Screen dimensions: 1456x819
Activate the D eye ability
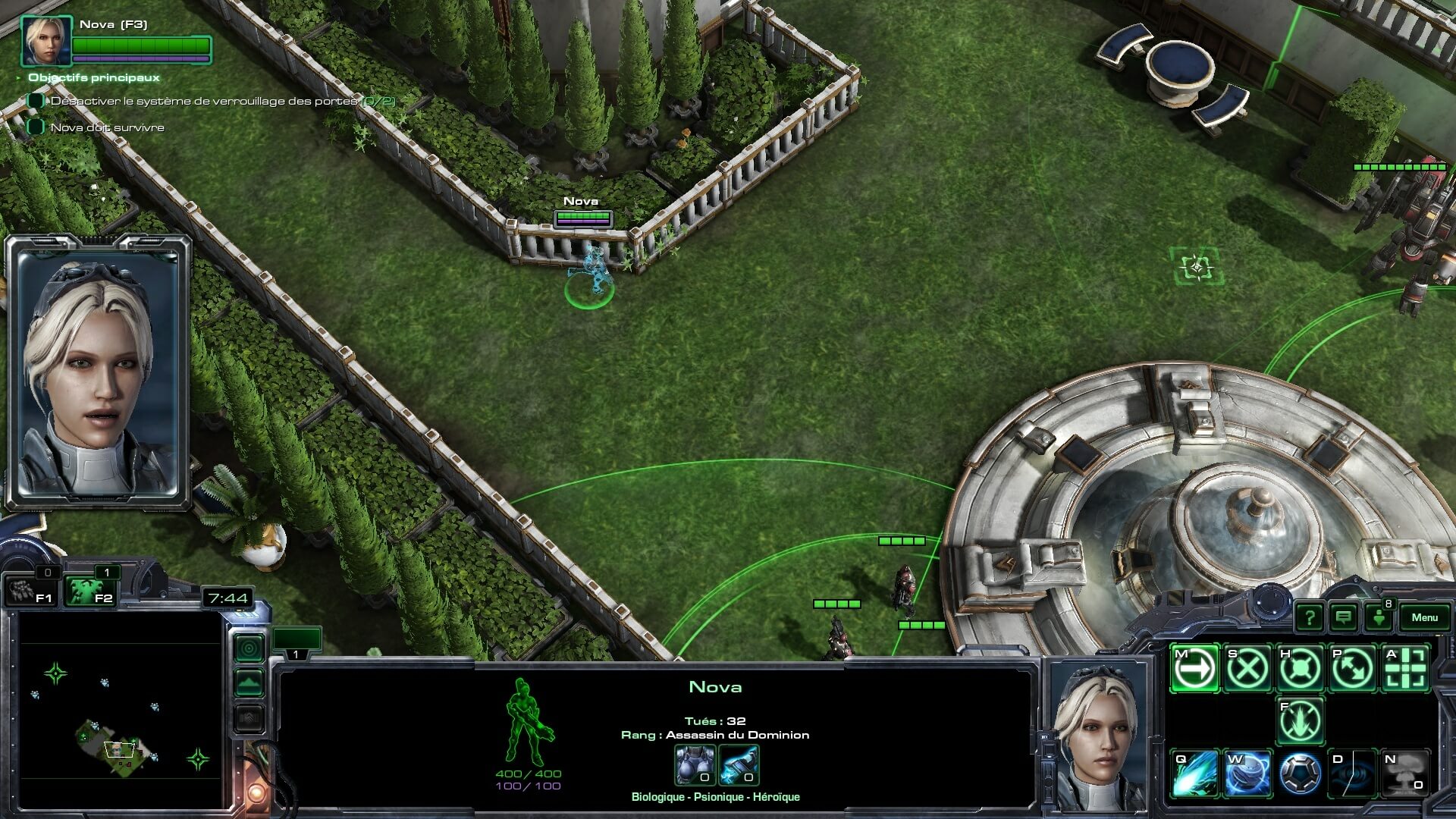pos(1353,774)
